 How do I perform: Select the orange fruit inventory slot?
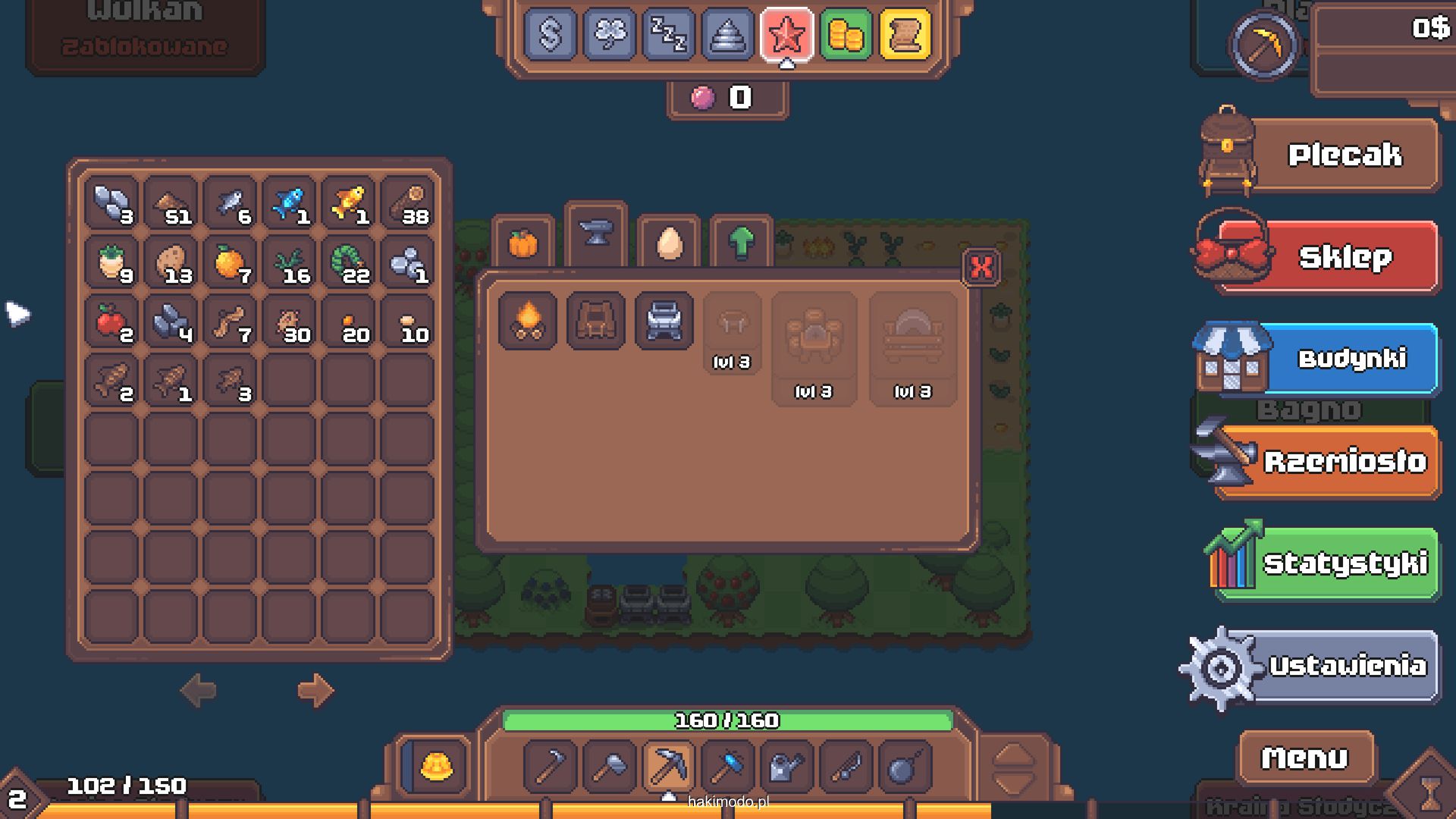[x=230, y=263]
